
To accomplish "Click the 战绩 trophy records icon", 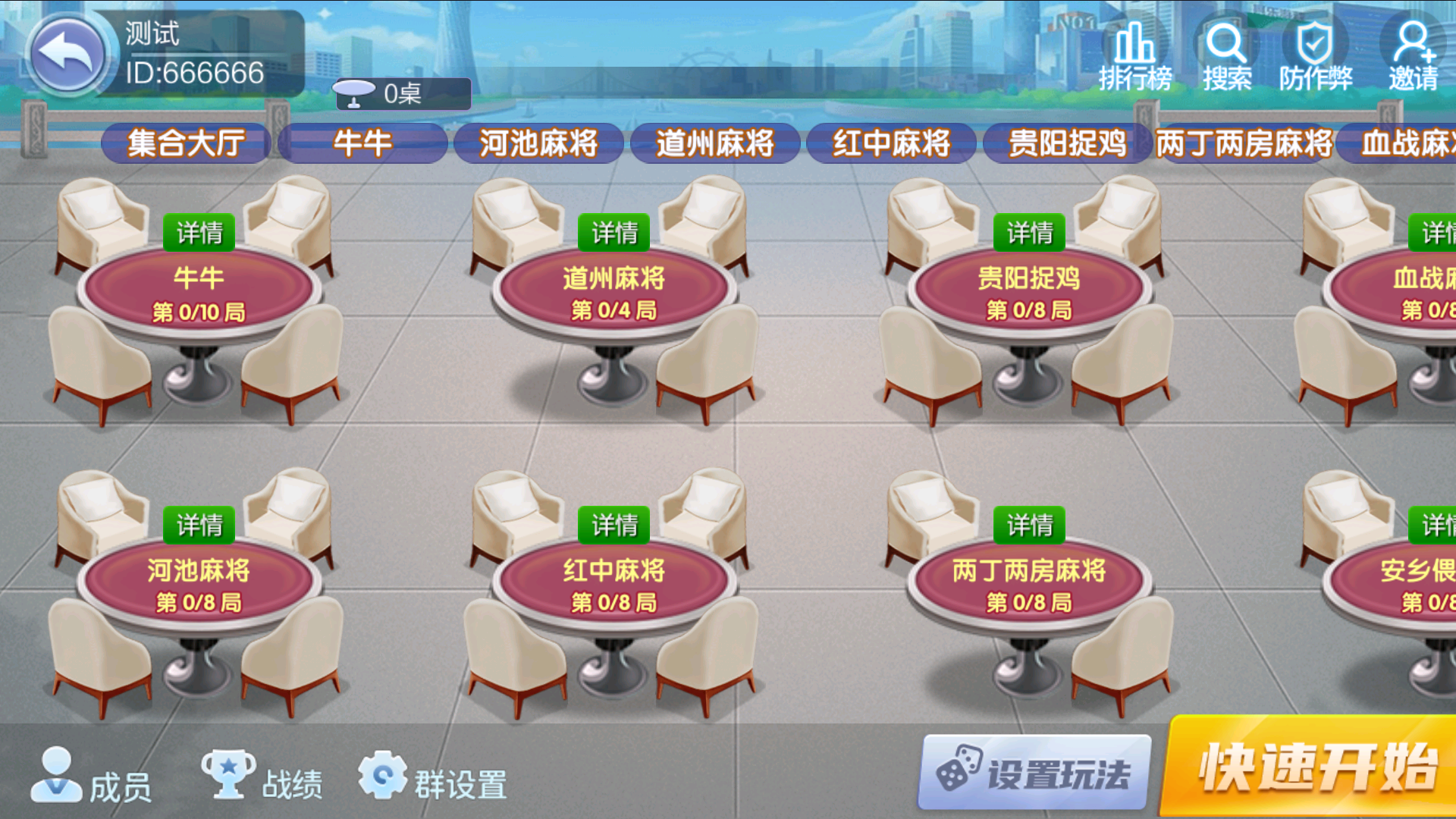I will coord(230,775).
